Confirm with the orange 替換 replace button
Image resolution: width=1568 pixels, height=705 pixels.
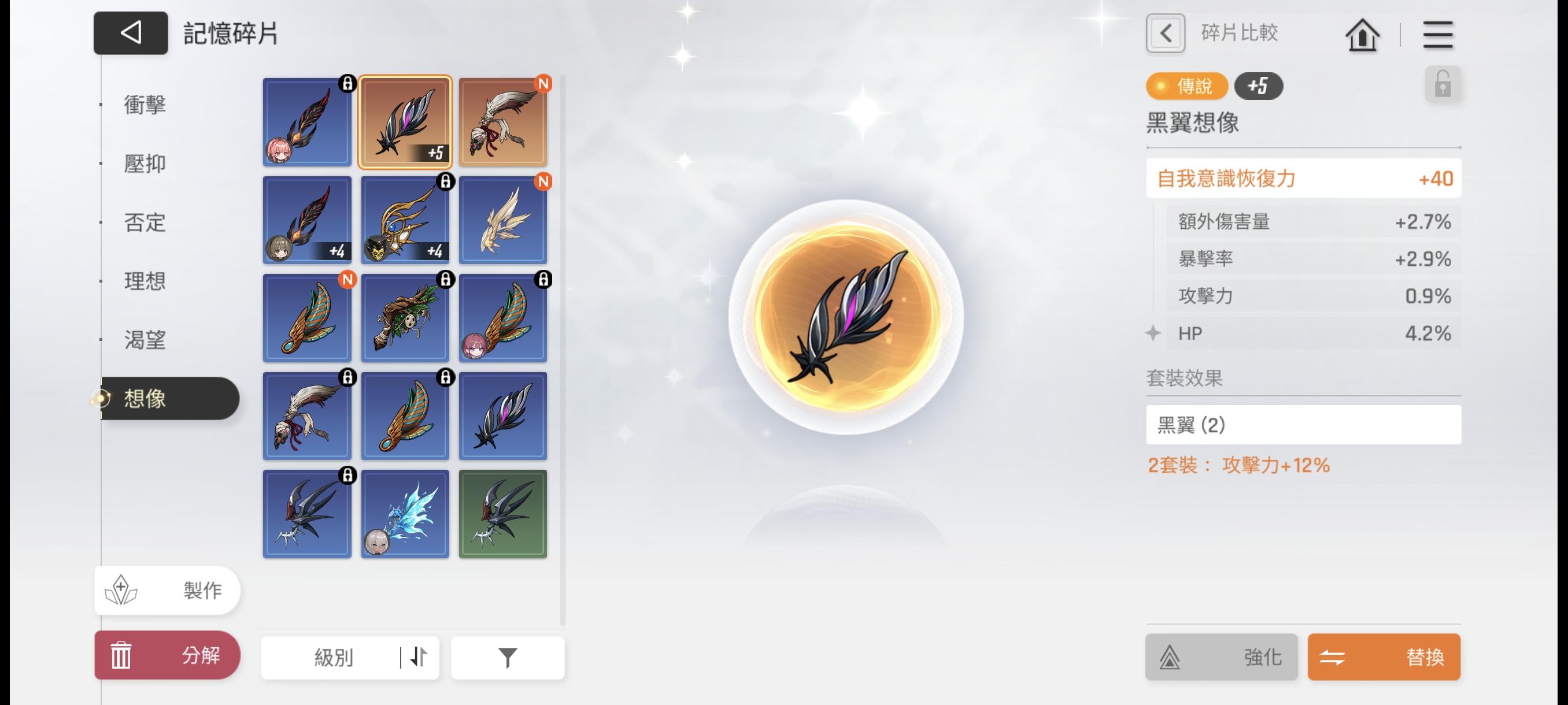point(1384,657)
